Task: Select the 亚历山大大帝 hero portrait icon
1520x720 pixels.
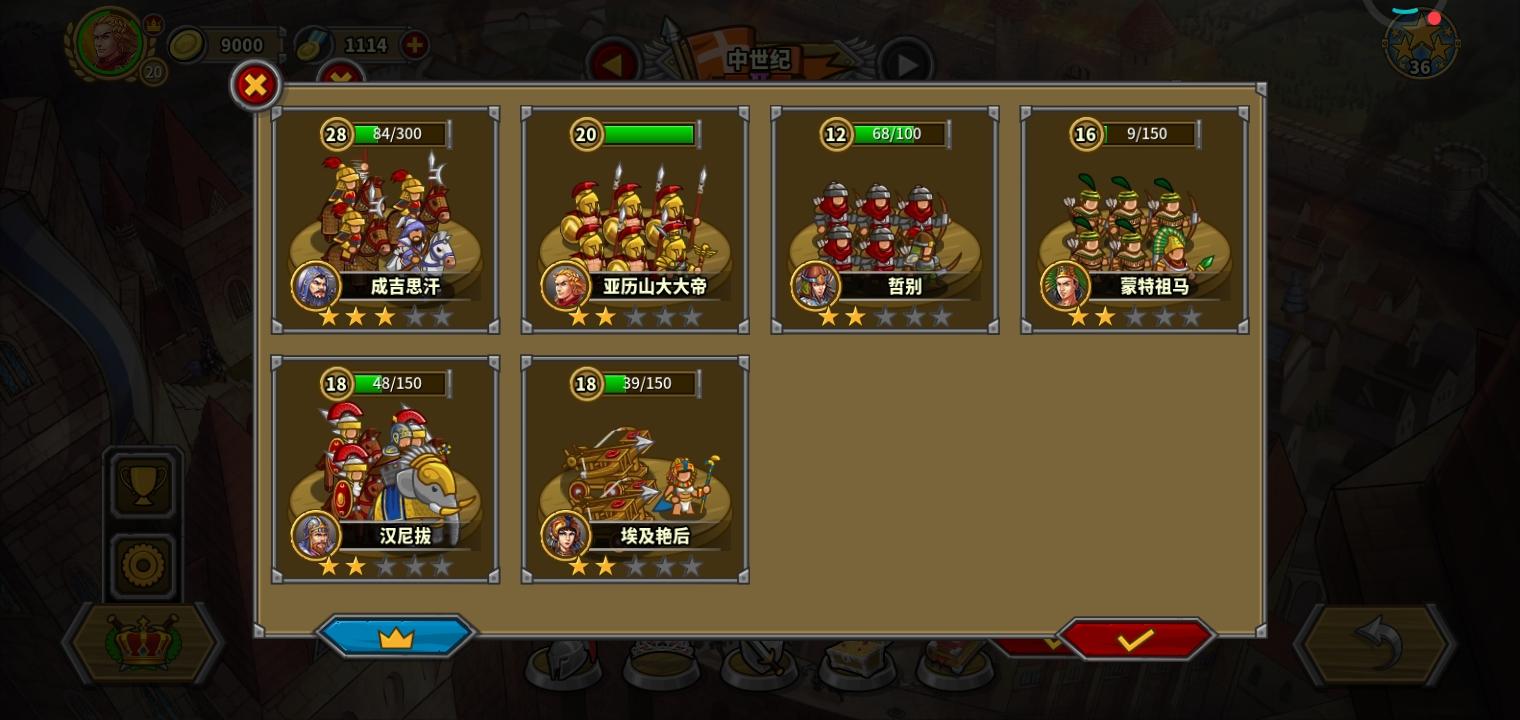Action: 566,287
